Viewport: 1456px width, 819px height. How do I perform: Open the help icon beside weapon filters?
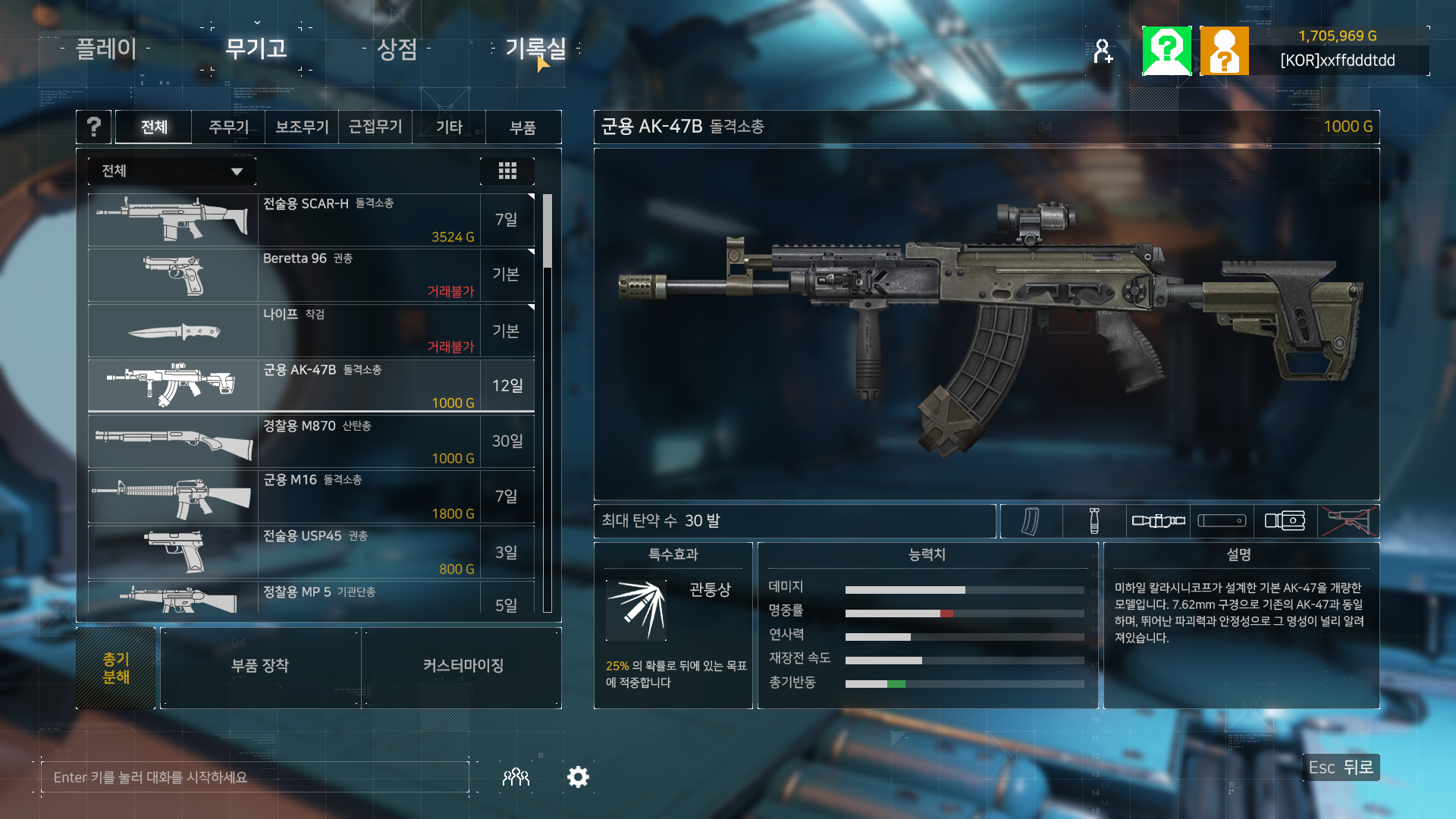click(x=93, y=127)
